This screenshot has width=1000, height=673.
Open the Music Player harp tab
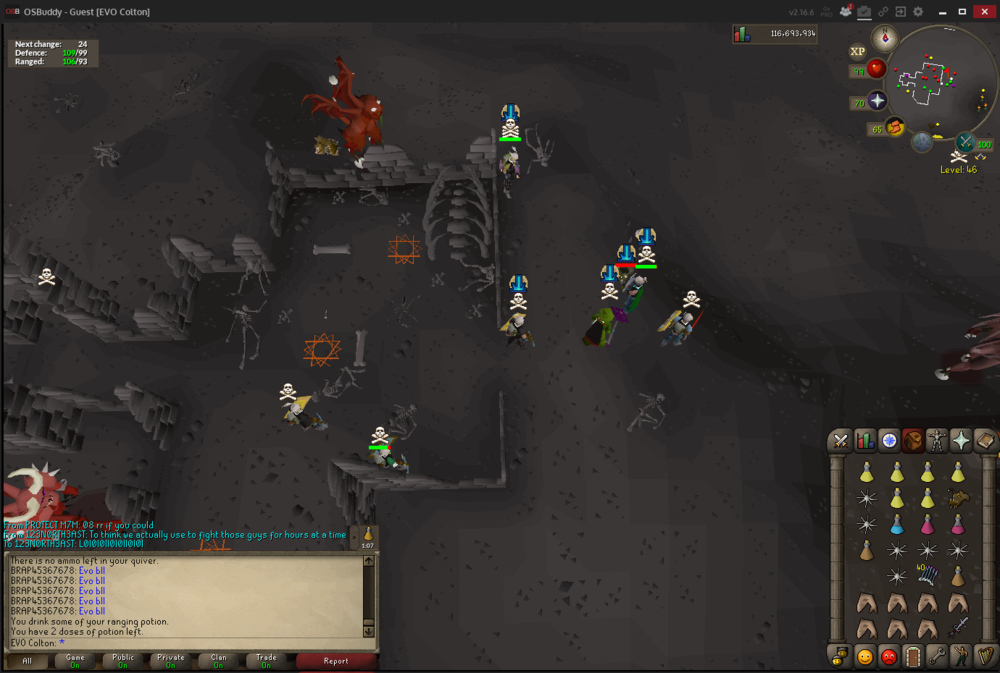tap(985, 657)
